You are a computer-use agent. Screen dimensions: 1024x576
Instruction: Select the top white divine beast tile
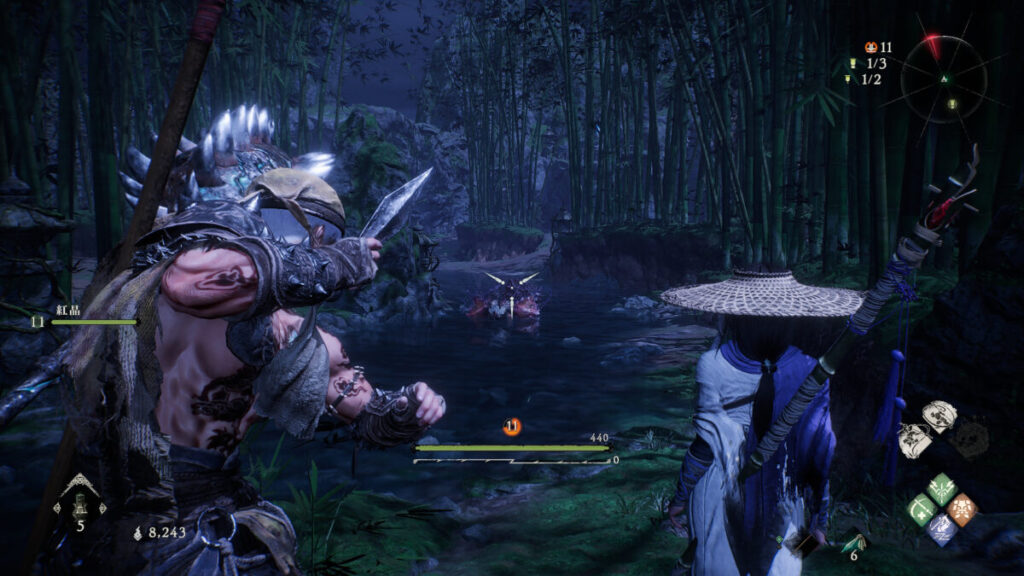point(938,415)
